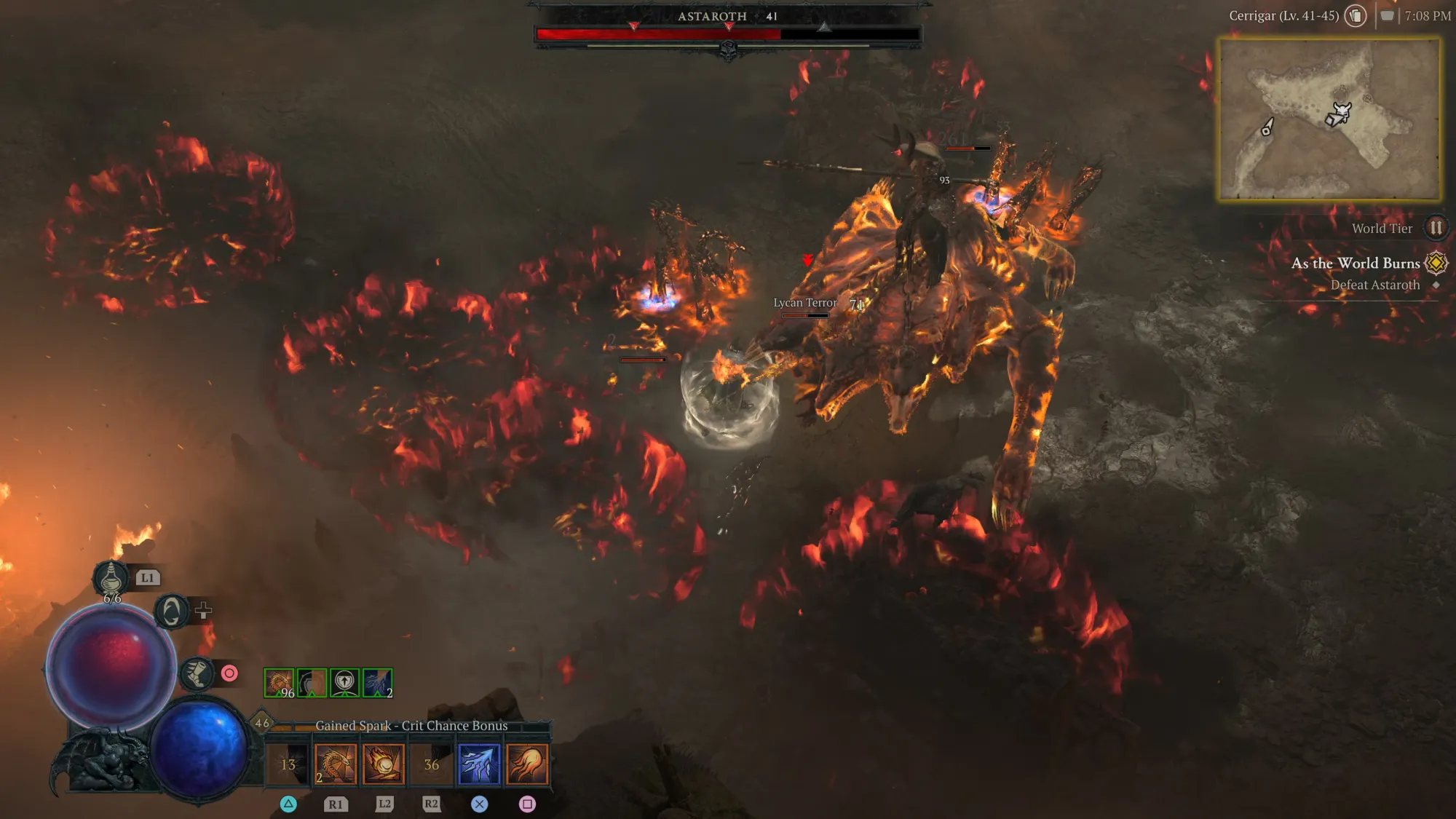Open the World Tier II indicator
This screenshot has width=1456, height=819.
[x=1436, y=228]
